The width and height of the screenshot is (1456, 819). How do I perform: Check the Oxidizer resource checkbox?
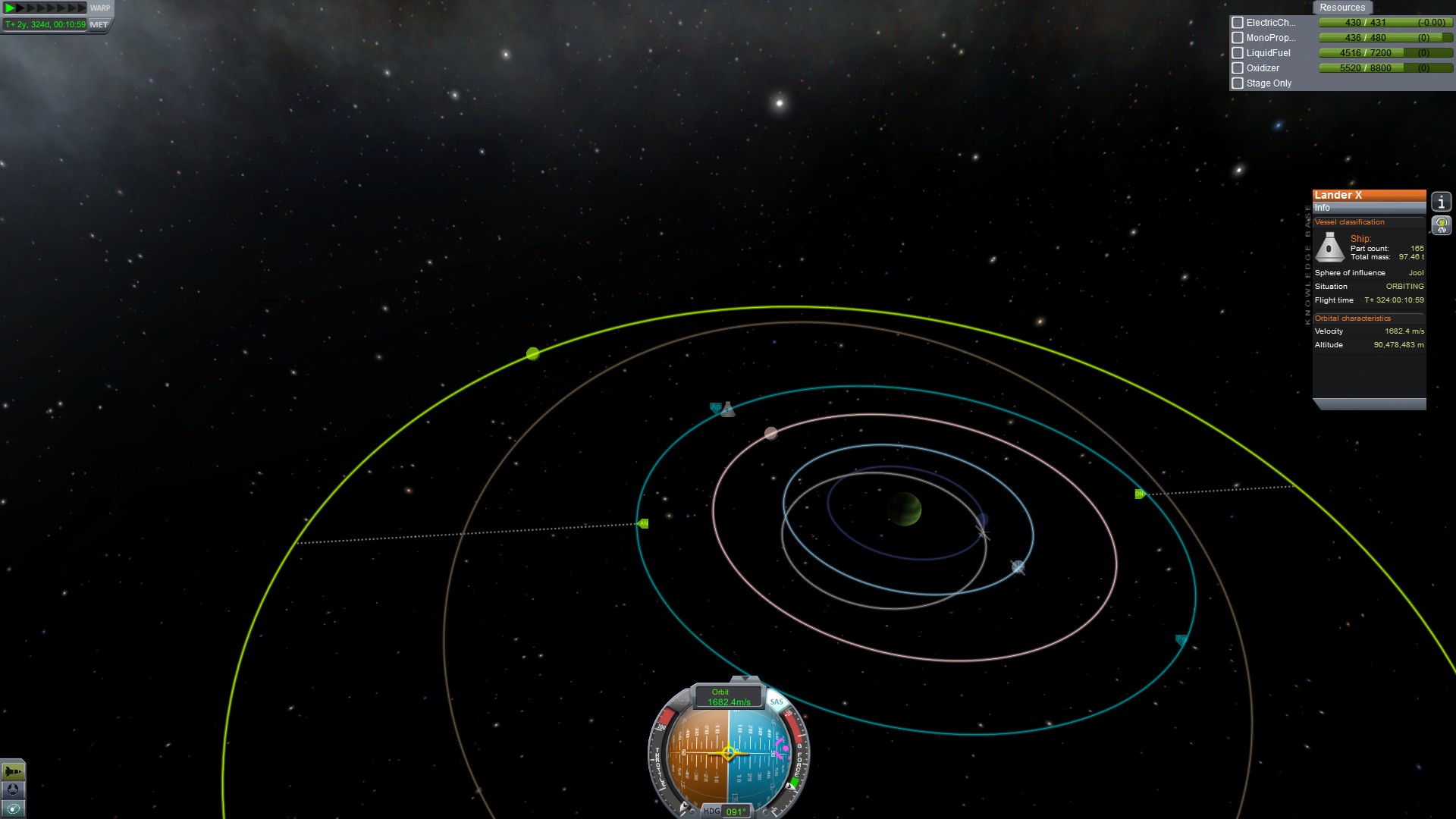point(1238,68)
